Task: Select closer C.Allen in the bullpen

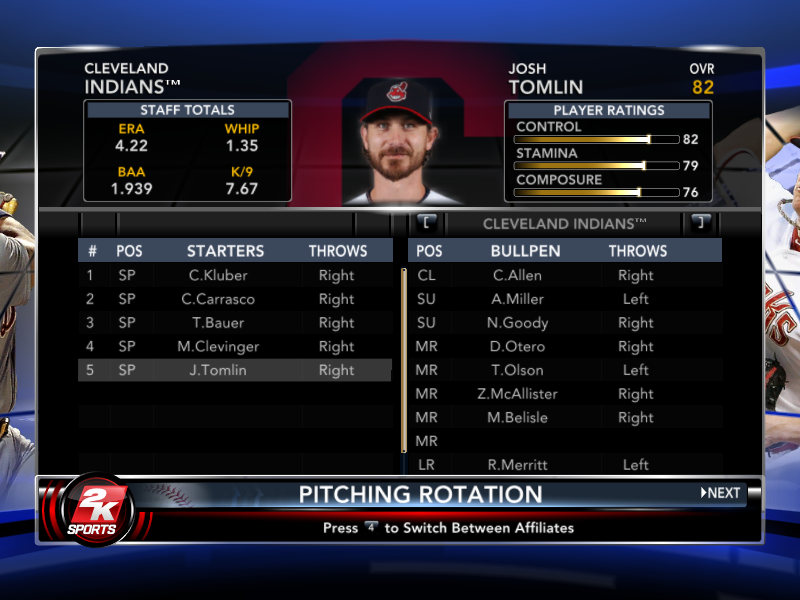Action: pos(518,275)
